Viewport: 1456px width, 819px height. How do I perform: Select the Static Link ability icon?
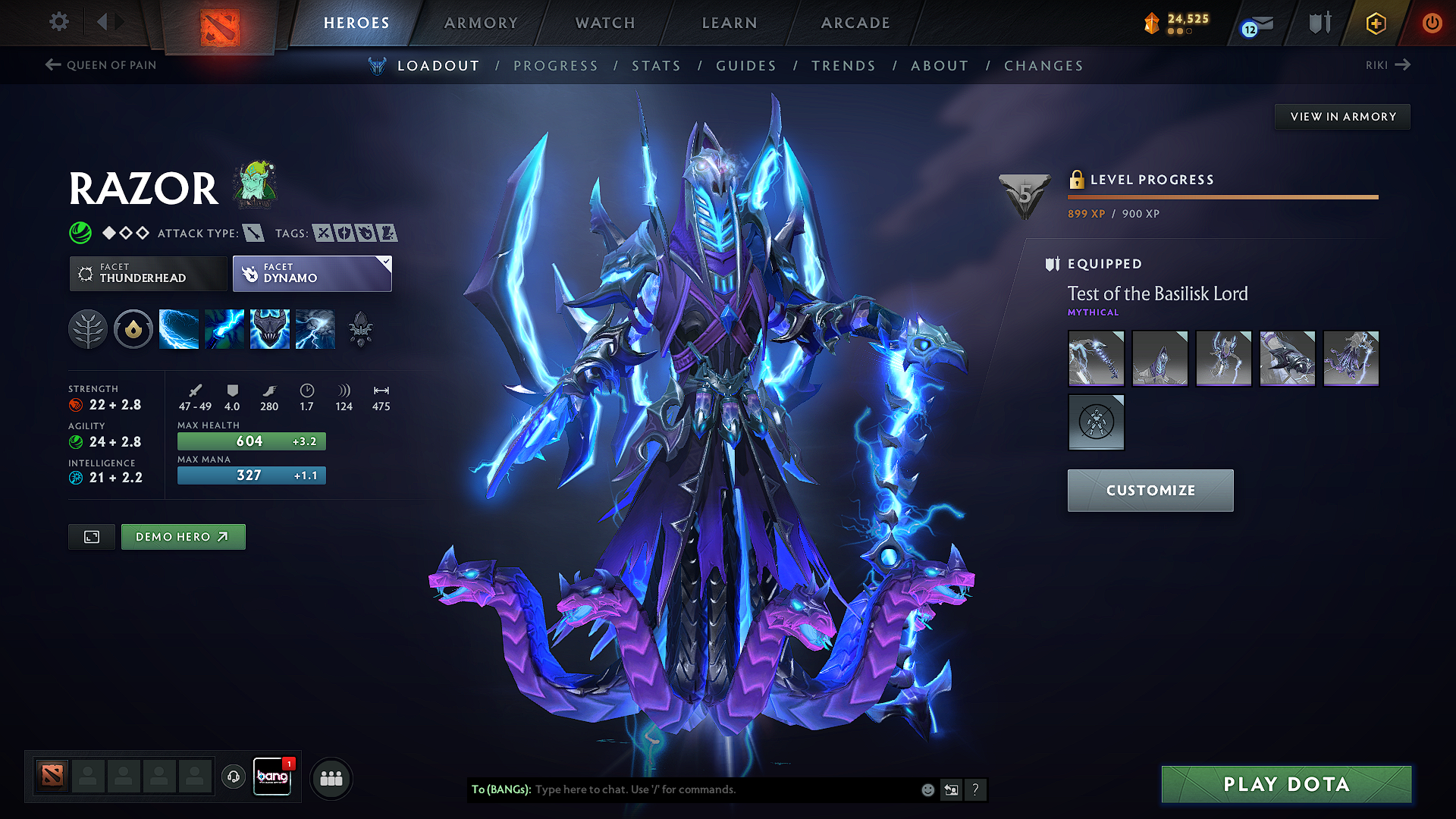click(224, 328)
